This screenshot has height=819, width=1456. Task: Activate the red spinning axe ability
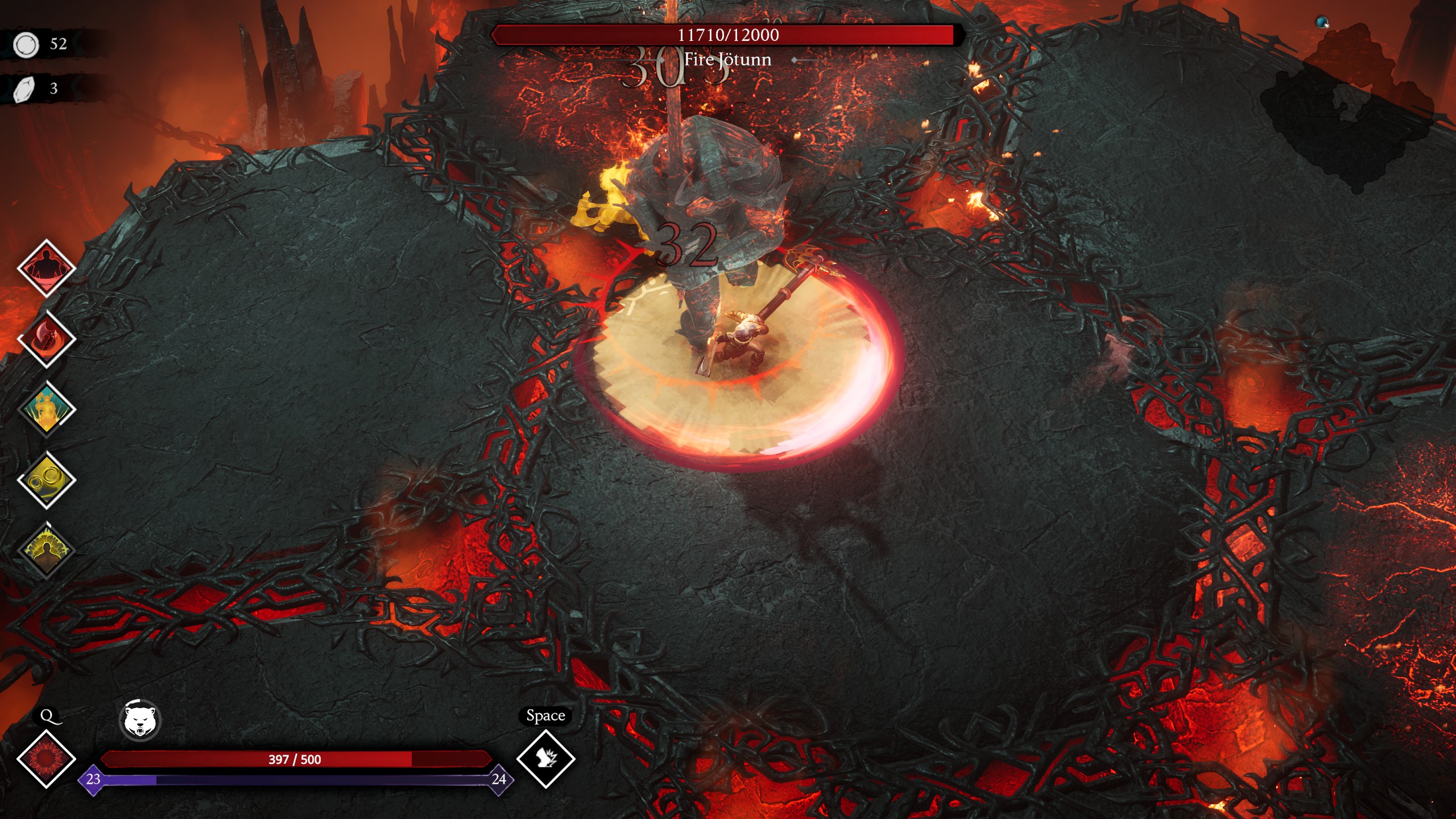(x=46, y=339)
